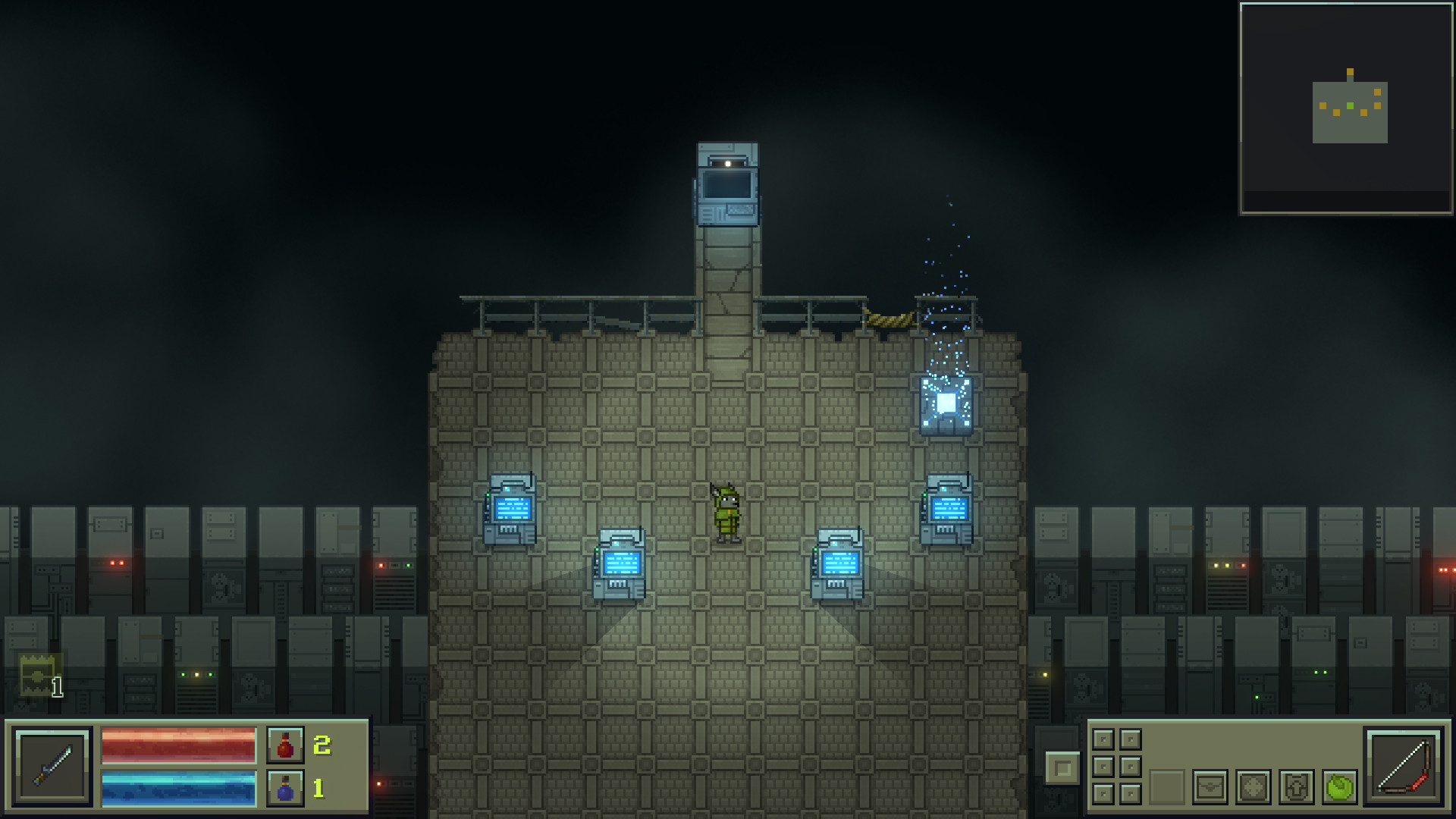This screenshot has height=819, width=1456.
Task: Select the green orb item icon
Action: click(x=1338, y=789)
